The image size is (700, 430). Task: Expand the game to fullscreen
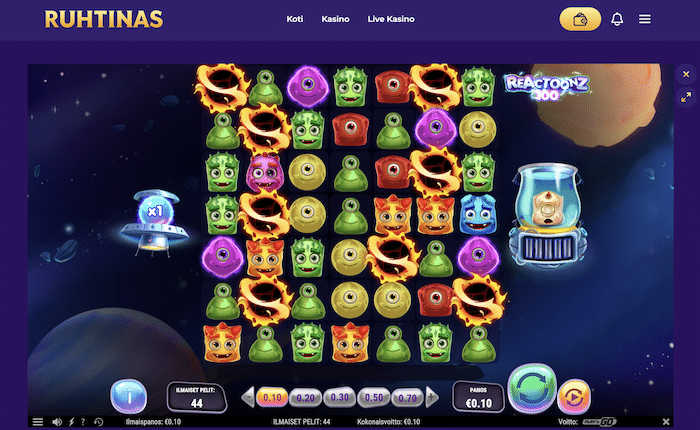[x=686, y=98]
